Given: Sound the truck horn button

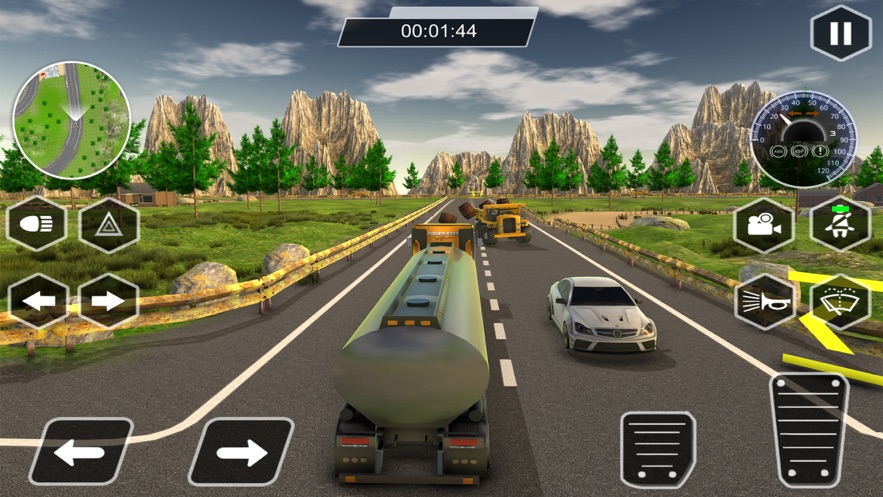Looking at the screenshot, I should (764, 301).
